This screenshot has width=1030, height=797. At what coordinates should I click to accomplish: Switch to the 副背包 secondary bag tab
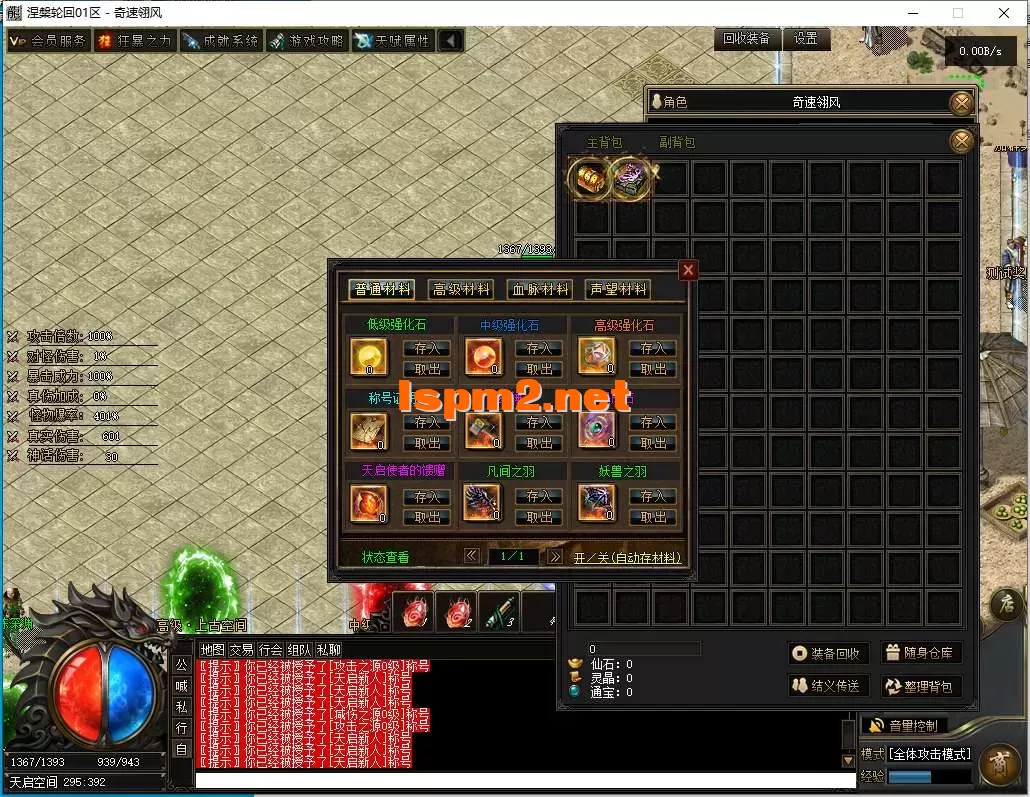[677, 143]
